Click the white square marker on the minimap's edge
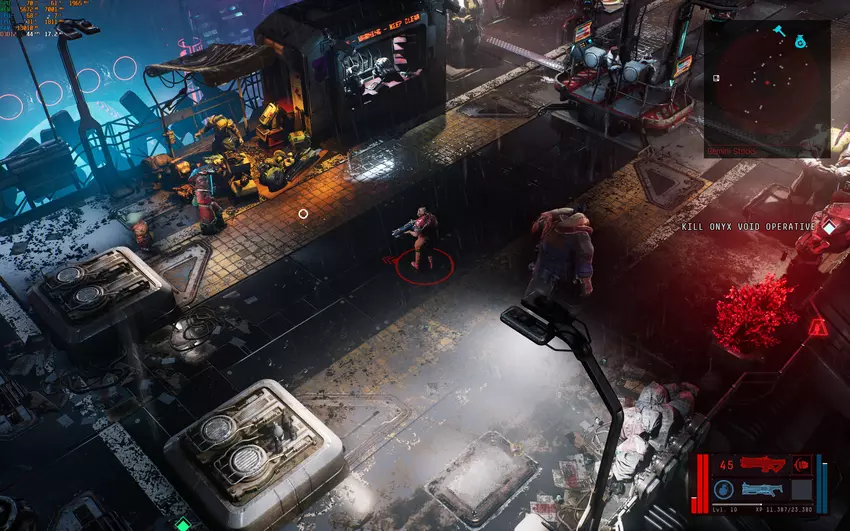This screenshot has width=850, height=531. point(716,77)
